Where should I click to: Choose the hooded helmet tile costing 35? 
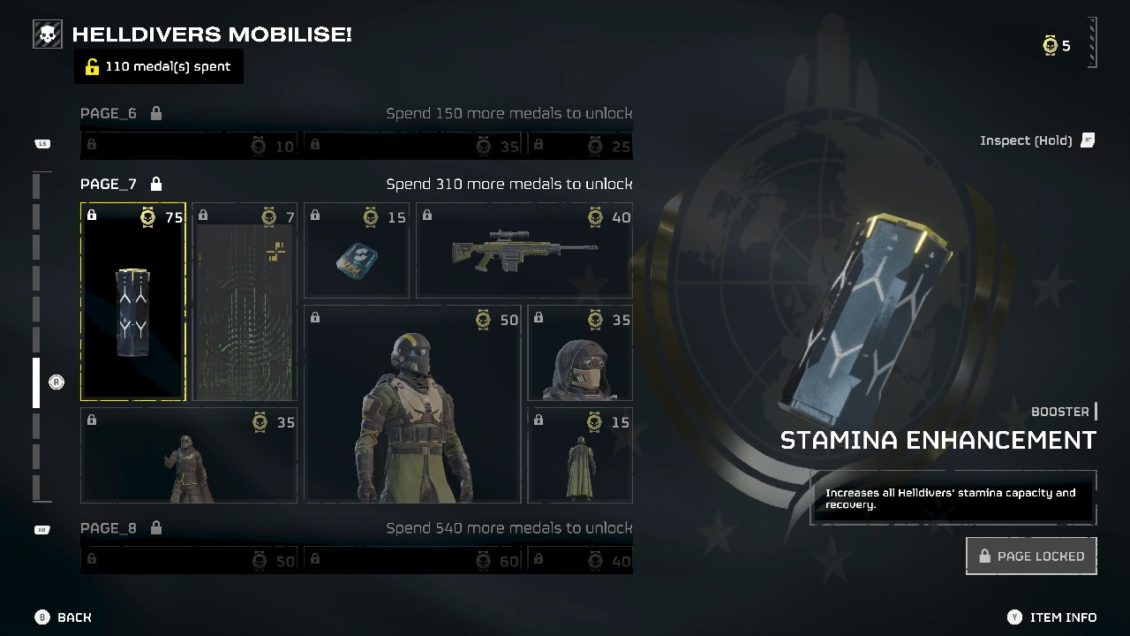[580, 354]
